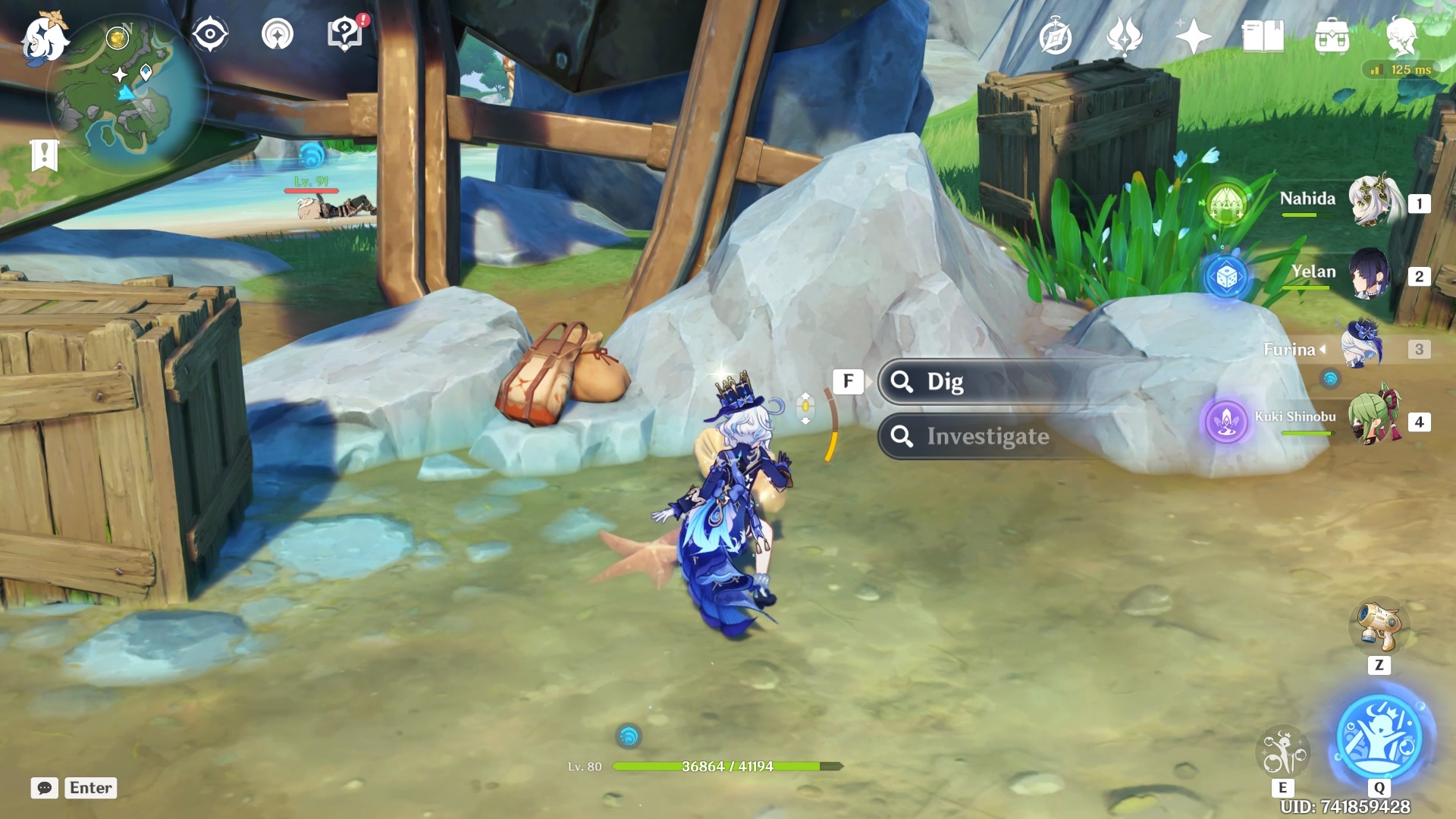Screen dimensions: 1456x819
Task: Open the character menu profile icon
Action: point(1401,35)
